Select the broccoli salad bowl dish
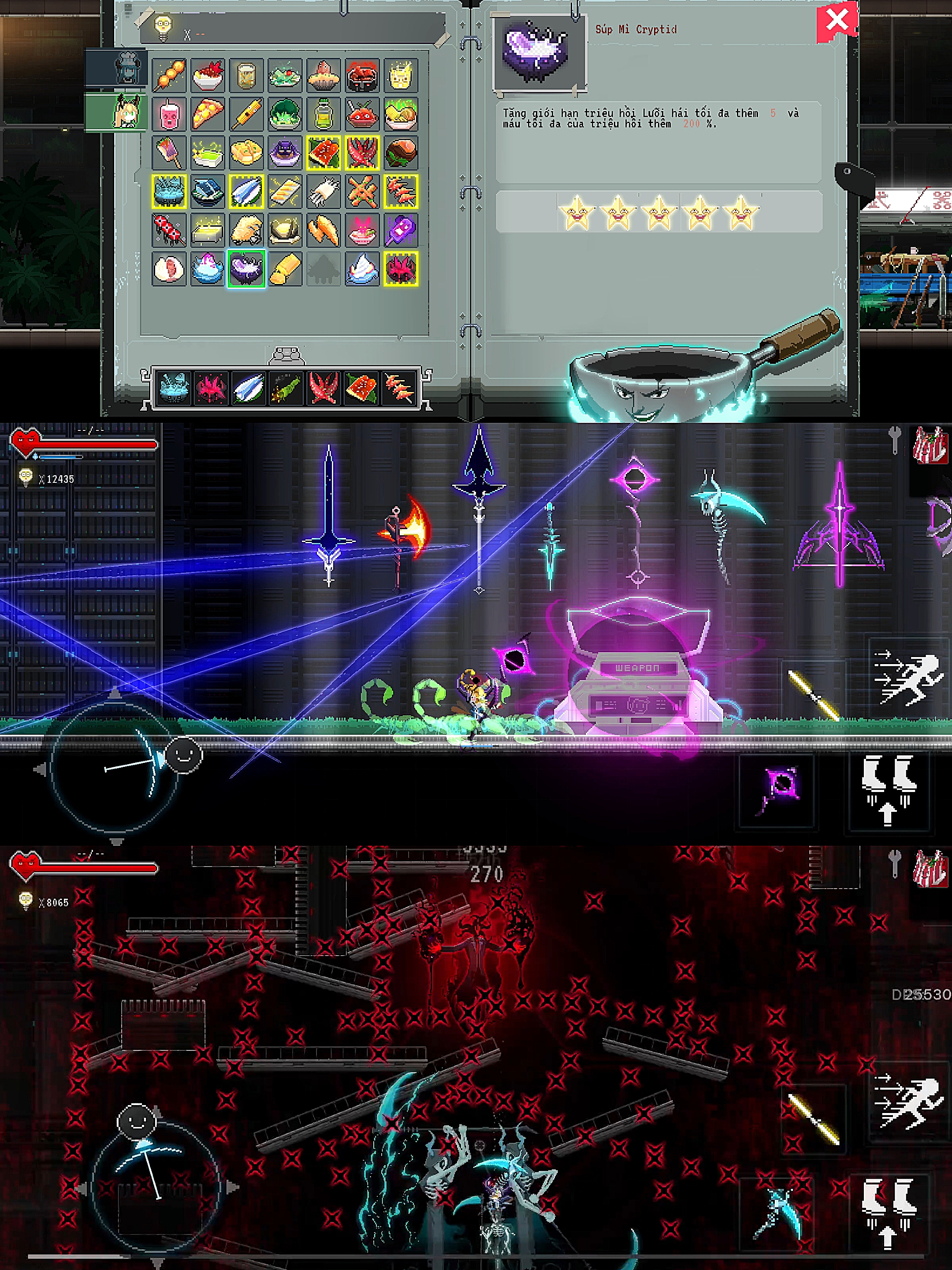This screenshot has width=952, height=1270. (x=285, y=114)
